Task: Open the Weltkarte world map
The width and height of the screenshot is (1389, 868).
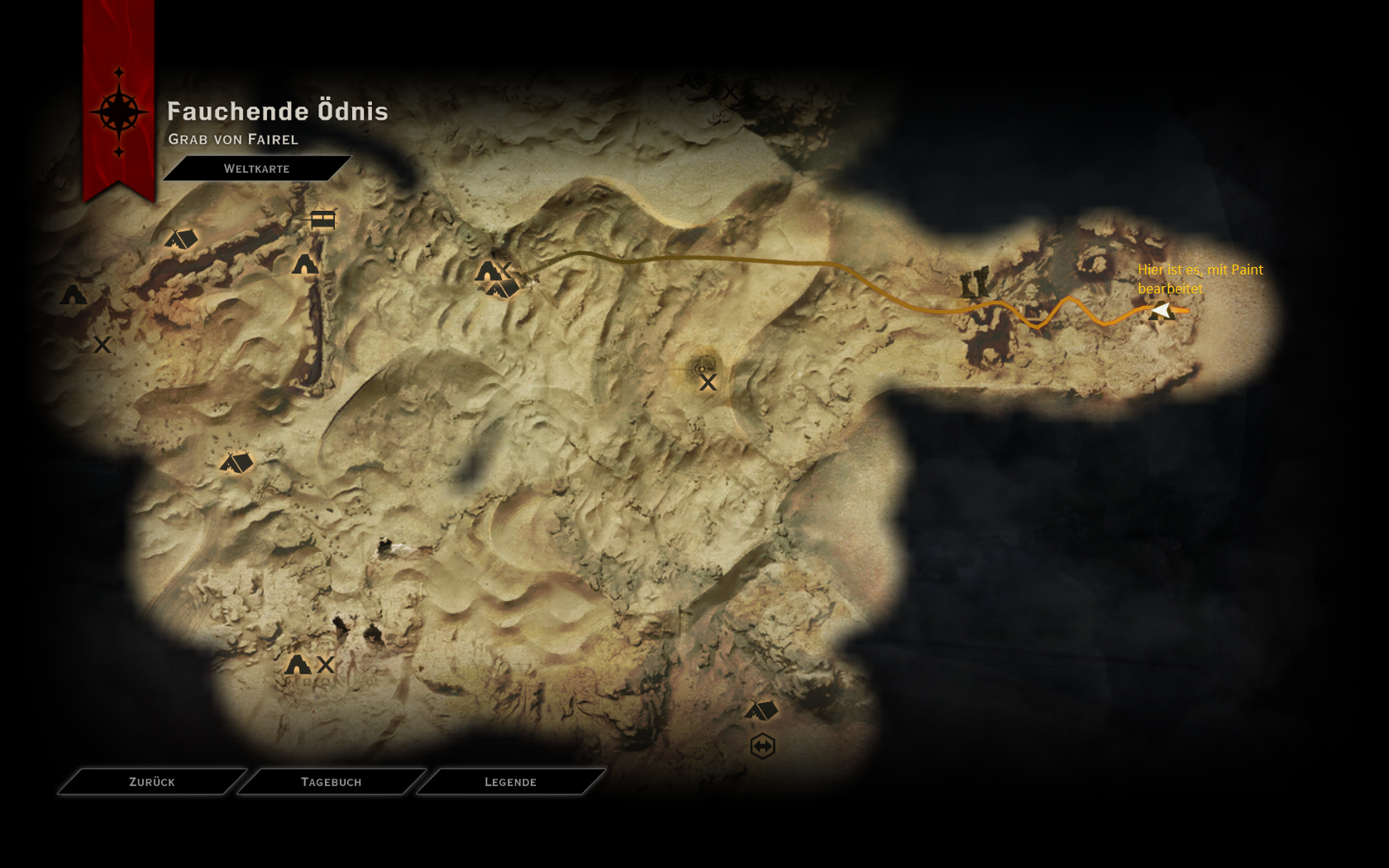Action: click(x=256, y=169)
